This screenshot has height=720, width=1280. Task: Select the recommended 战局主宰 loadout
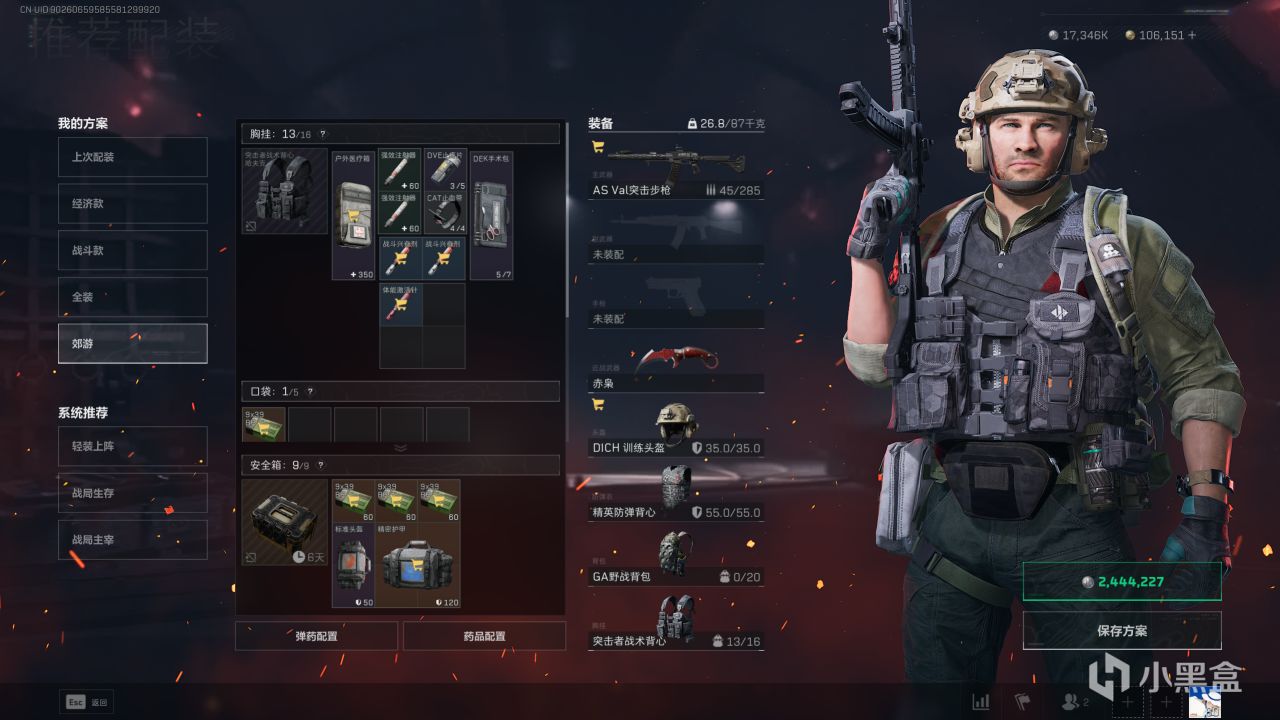(132, 540)
